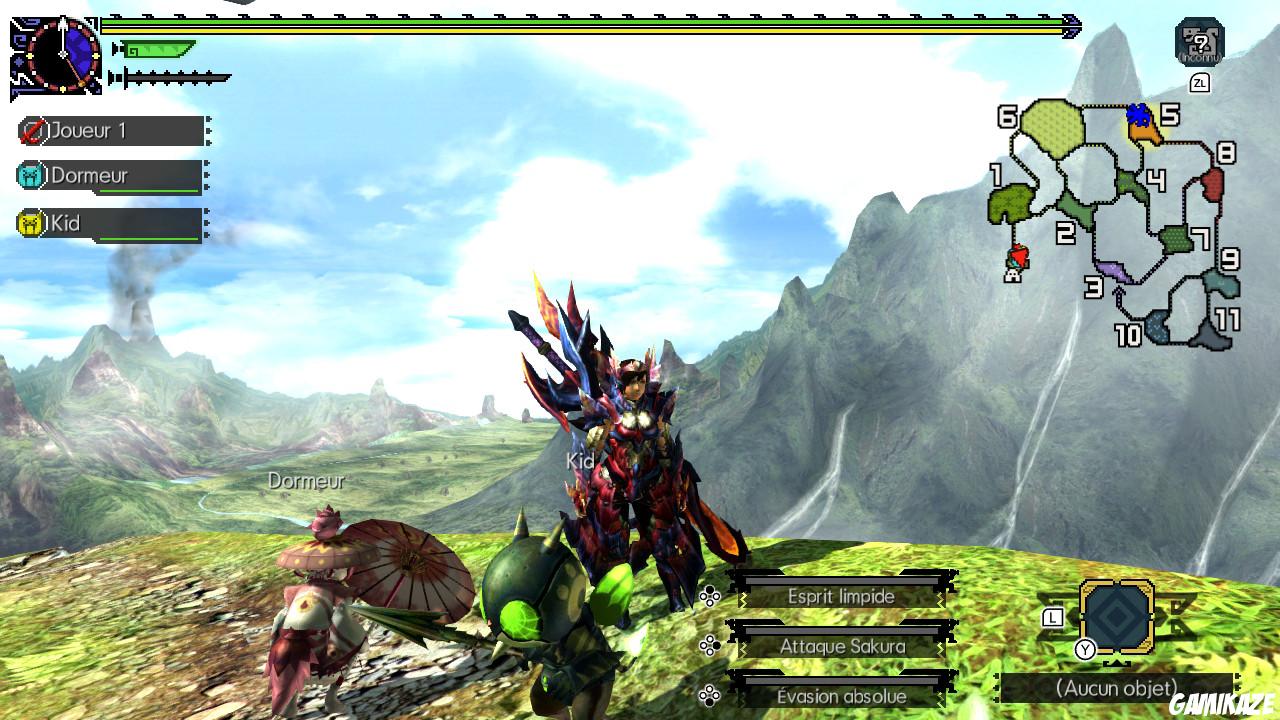
Task: Expand the left arrow of the item bar
Action: click(x=996, y=688)
